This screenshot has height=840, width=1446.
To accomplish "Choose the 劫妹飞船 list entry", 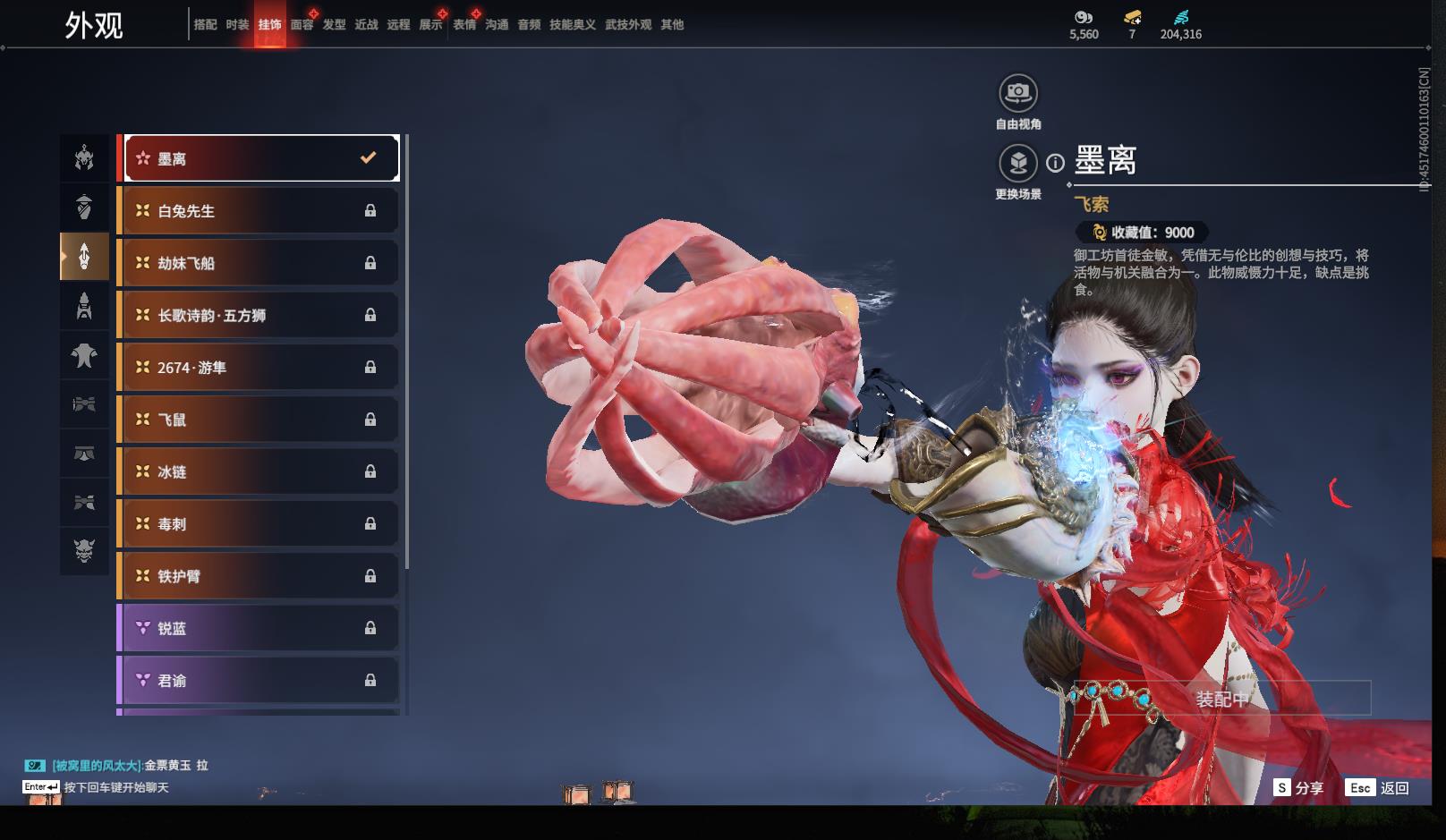I will click(259, 263).
